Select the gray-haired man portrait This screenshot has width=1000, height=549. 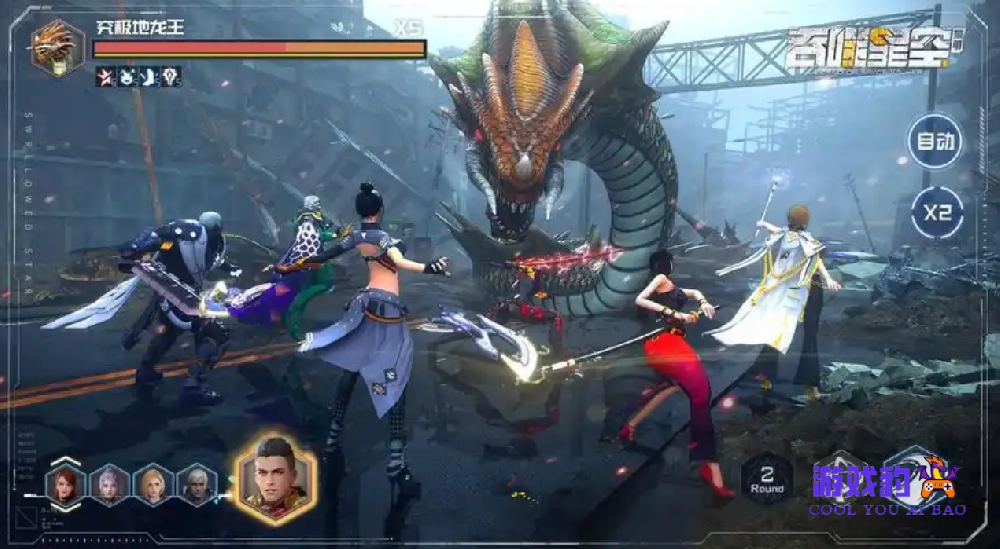[197, 485]
